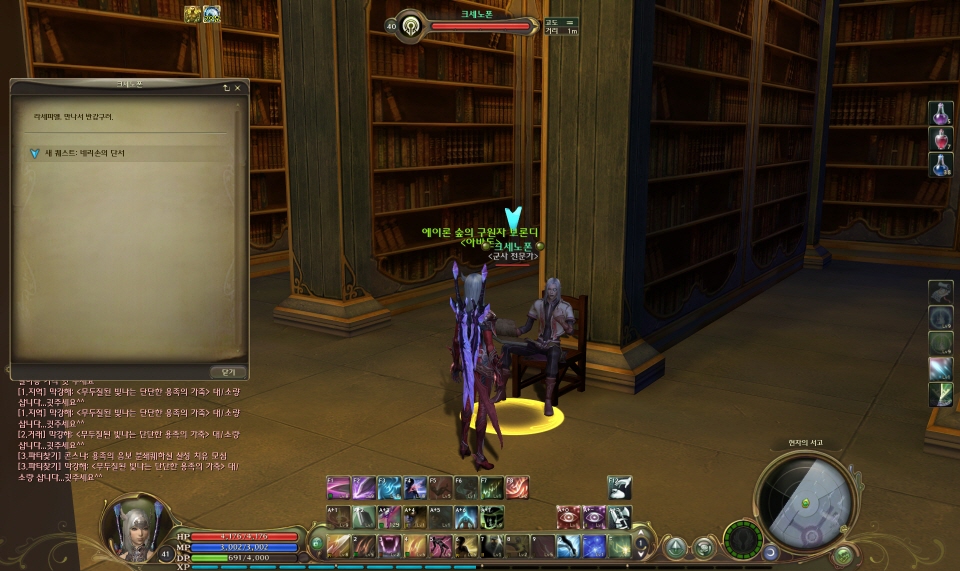Use the red eye skill icon
The height and width of the screenshot is (571, 960).
click(x=569, y=516)
